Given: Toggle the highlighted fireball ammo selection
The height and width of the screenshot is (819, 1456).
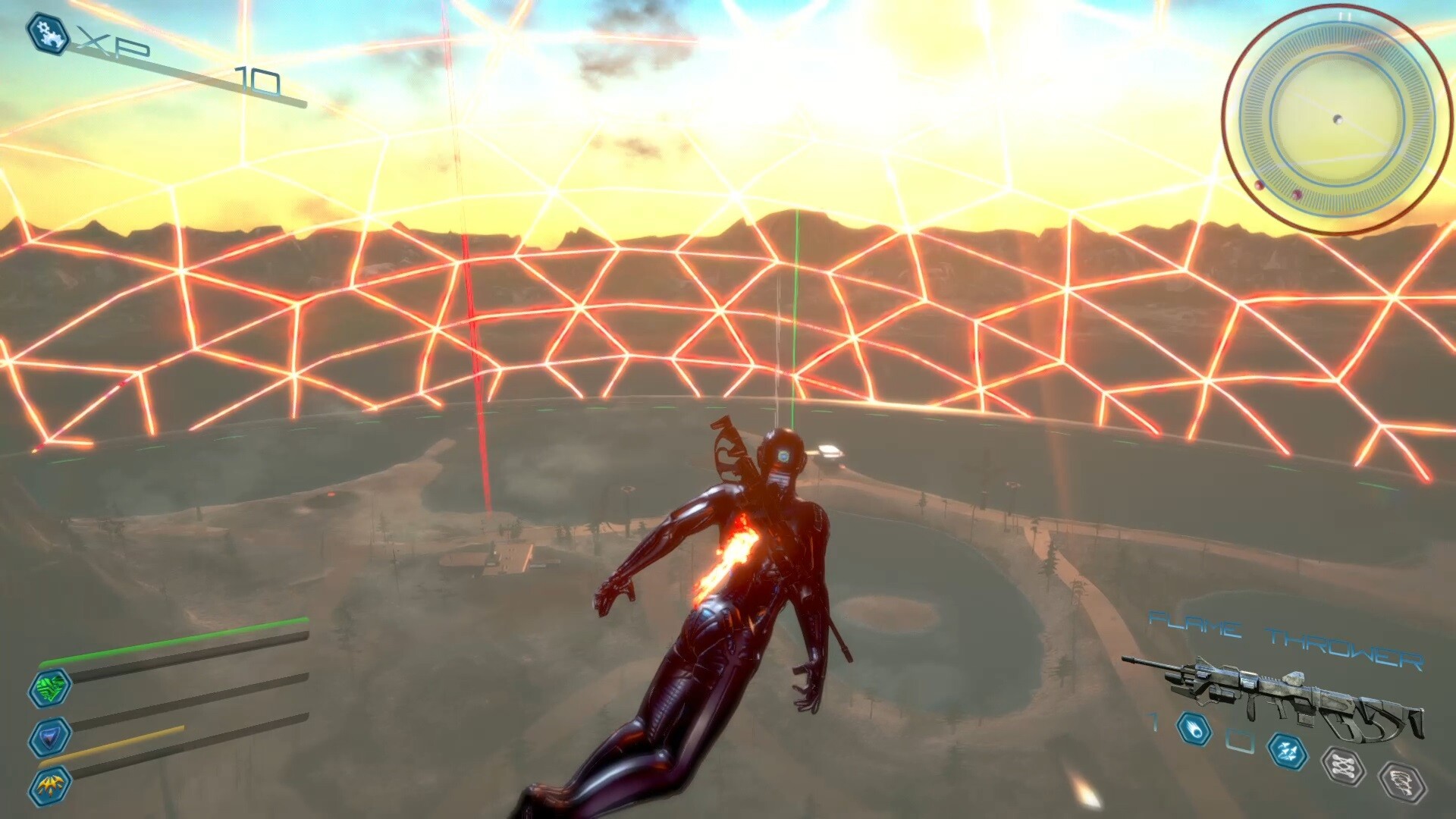Looking at the screenshot, I should [1195, 733].
